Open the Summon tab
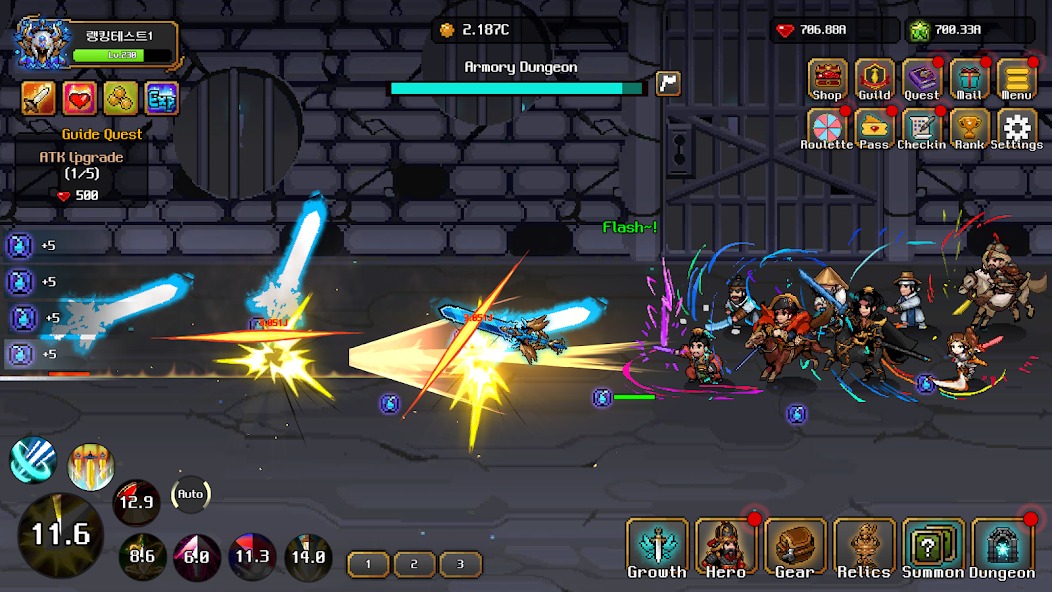The height and width of the screenshot is (592, 1052). click(x=933, y=549)
